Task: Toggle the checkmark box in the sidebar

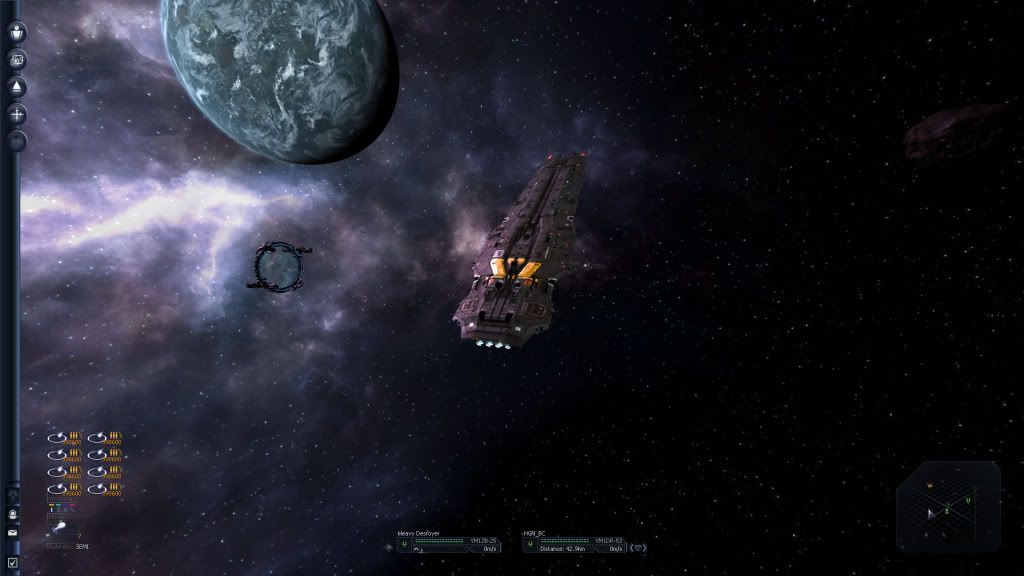Action: pyautogui.click(x=12, y=563)
